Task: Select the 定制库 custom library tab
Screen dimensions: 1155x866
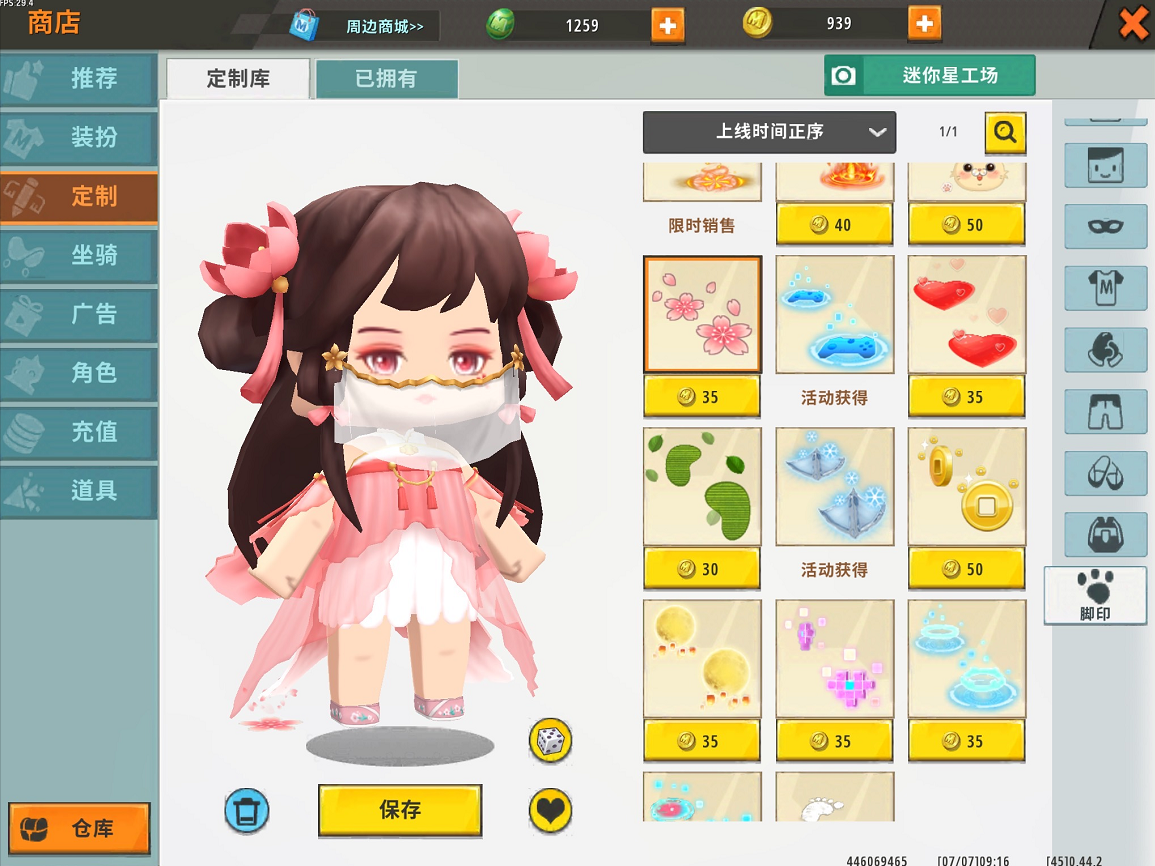Action: point(238,79)
